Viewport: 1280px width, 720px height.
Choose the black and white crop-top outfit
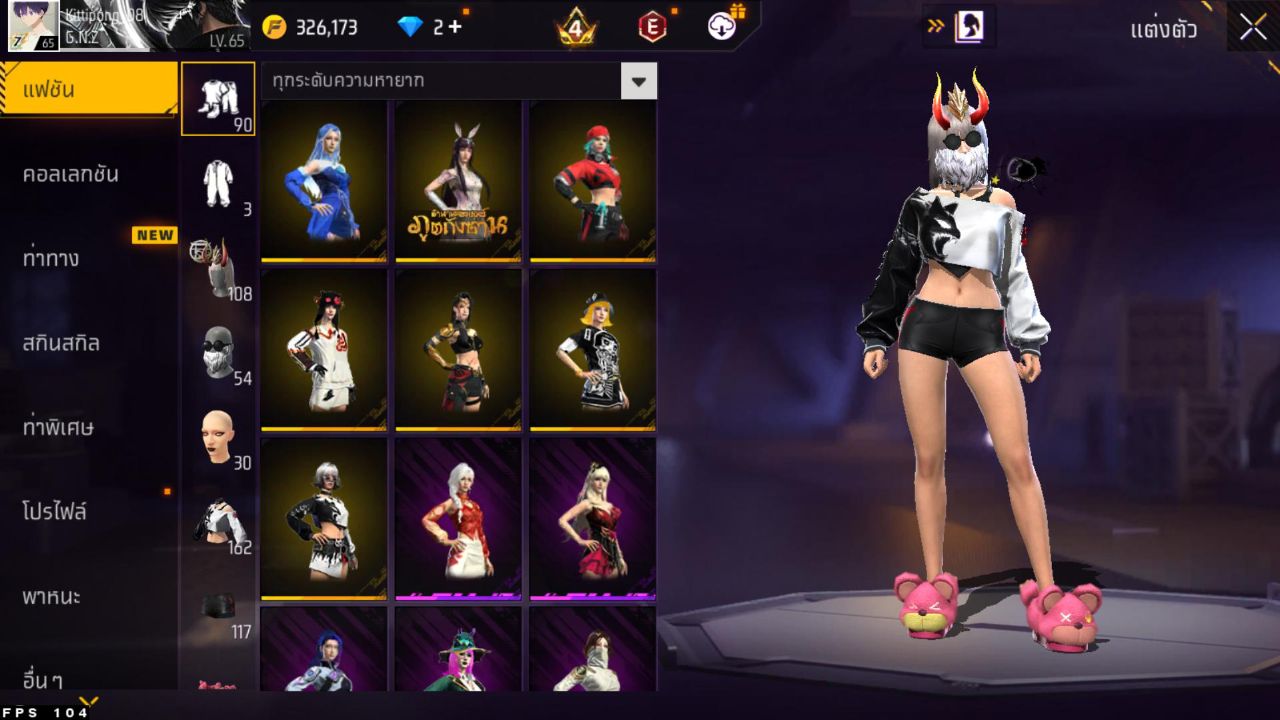(x=323, y=518)
